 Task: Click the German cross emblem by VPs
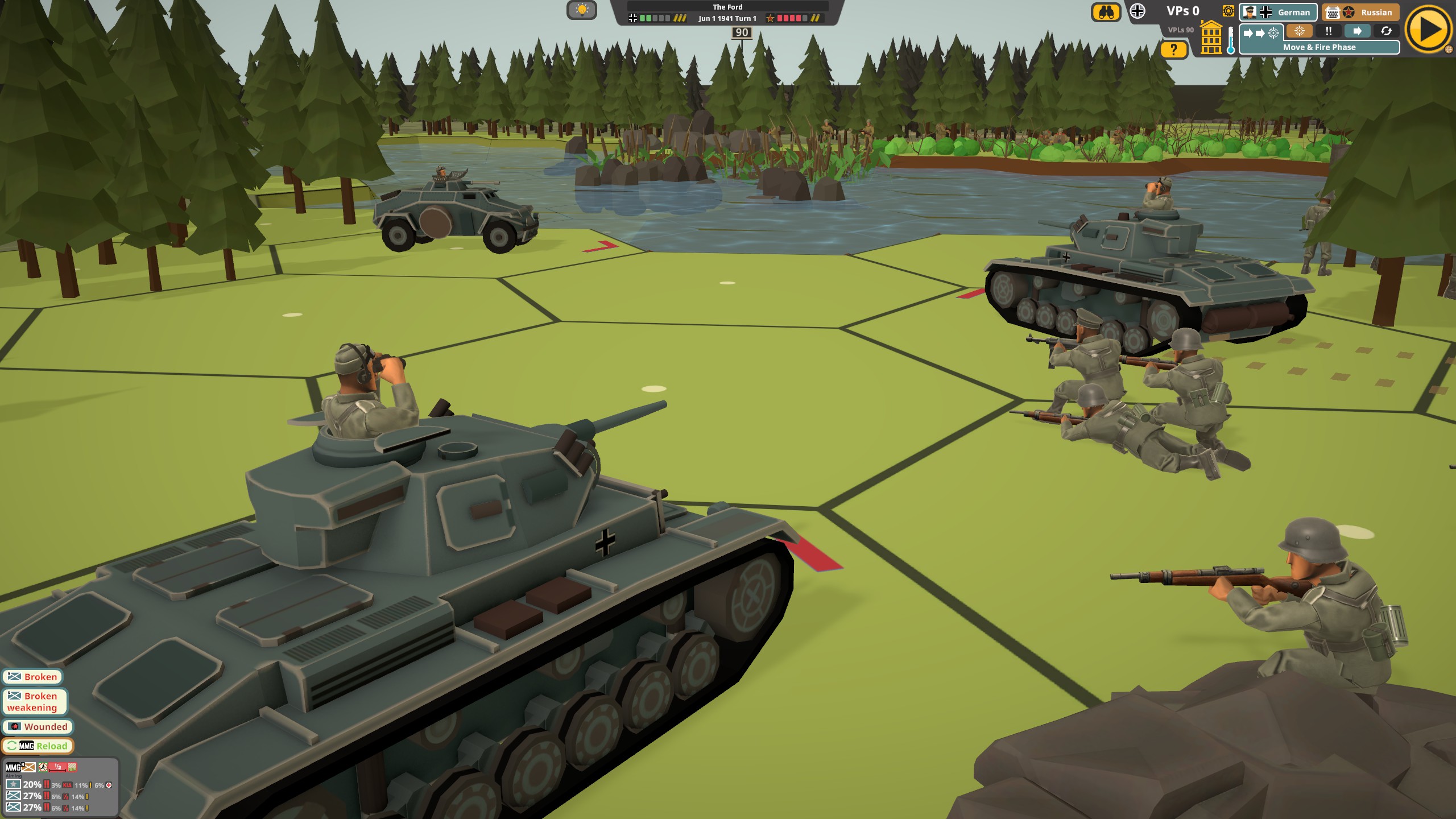(x=1137, y=11)
